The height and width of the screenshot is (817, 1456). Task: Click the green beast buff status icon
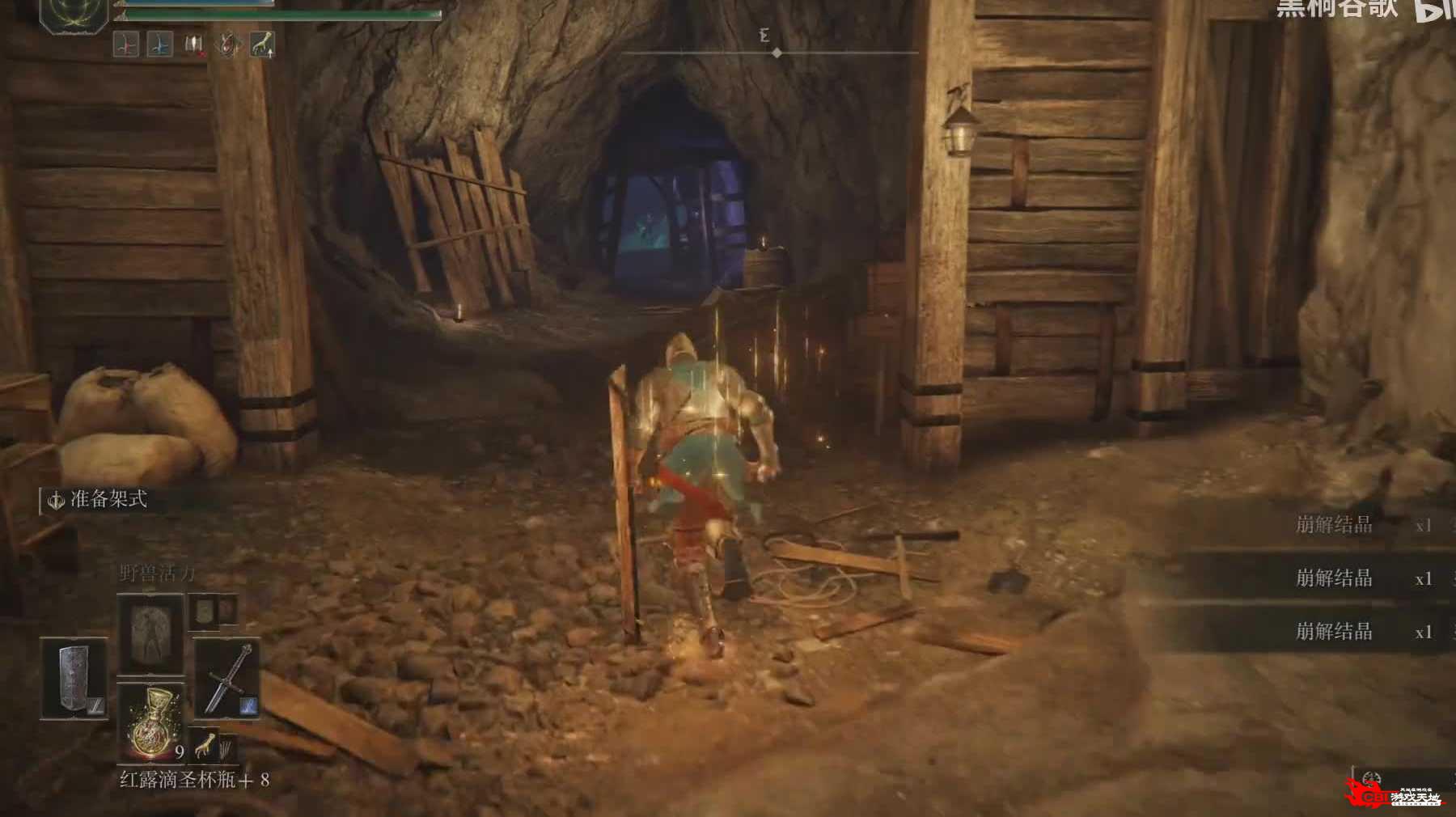(x=262, y=44)
